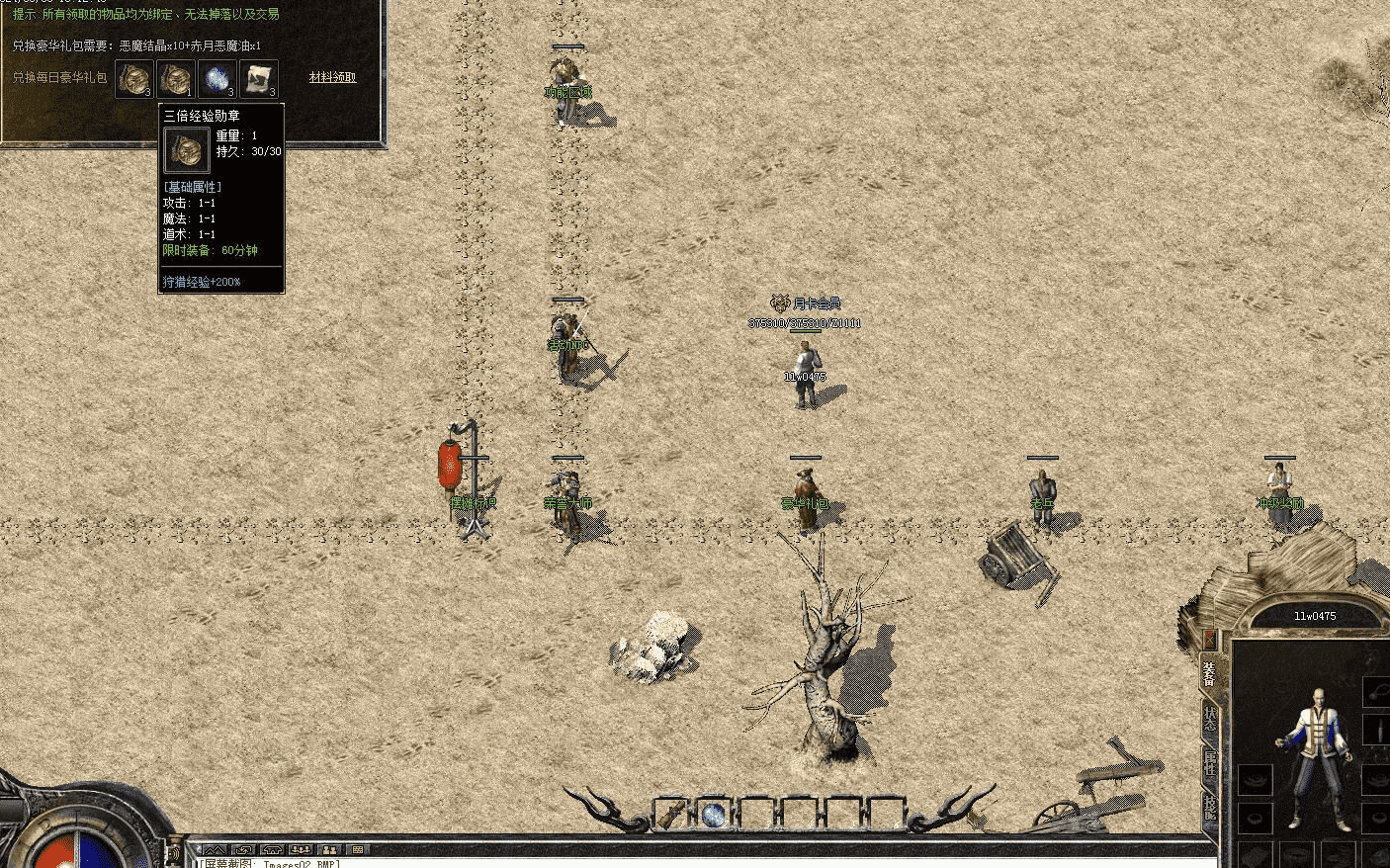
Task: Choose the medal reward with quantity 1
Action: [176, 79]
